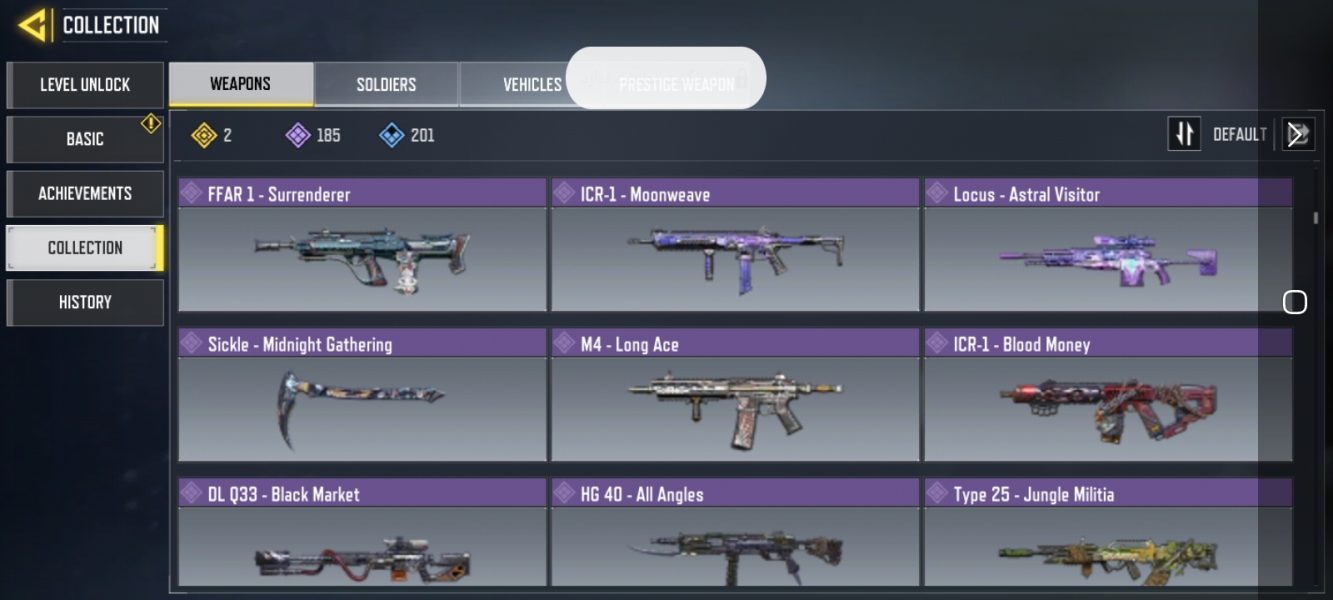Switch to the Vehicles tab

pos(531,85)
